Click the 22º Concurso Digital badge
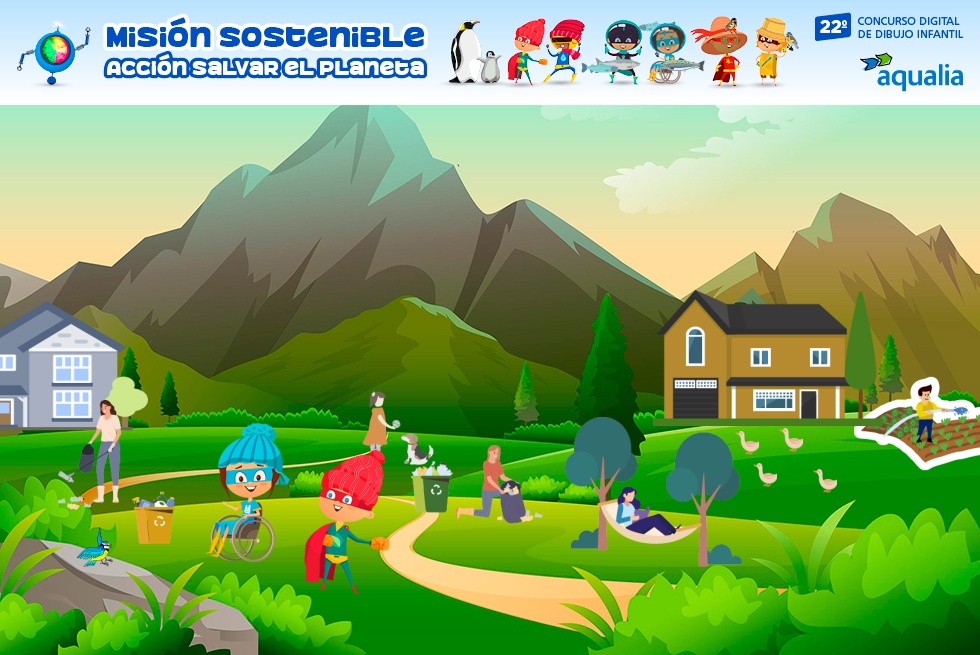 click(889, 27)
